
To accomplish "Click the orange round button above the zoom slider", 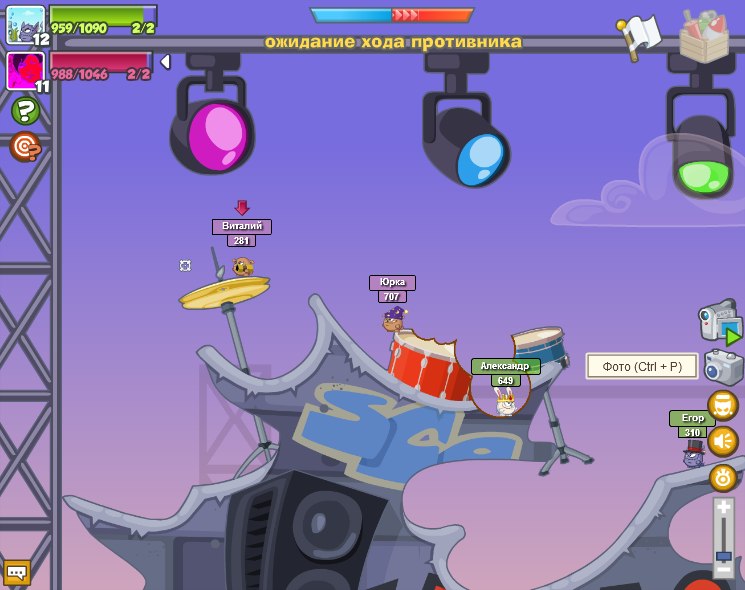I will tap(723, 477).
